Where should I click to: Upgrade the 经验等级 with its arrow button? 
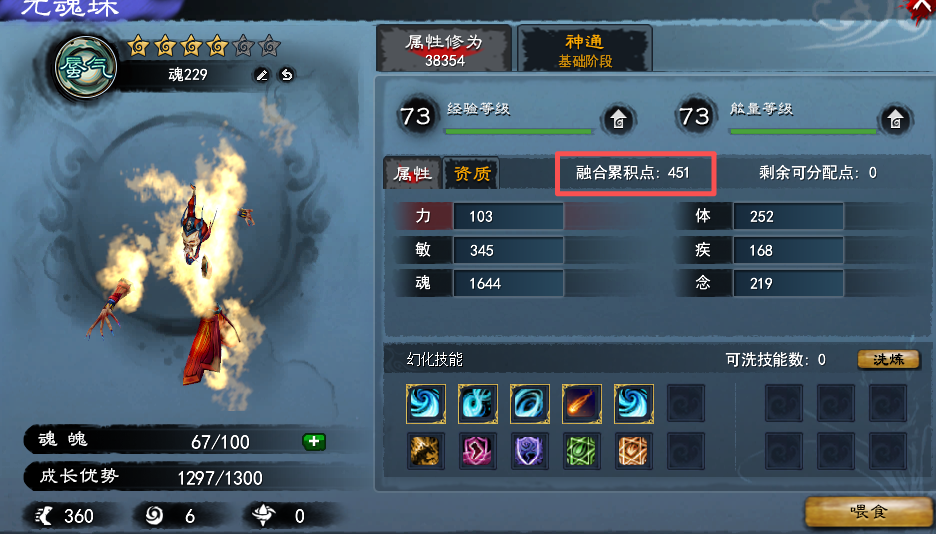point(619,119)
